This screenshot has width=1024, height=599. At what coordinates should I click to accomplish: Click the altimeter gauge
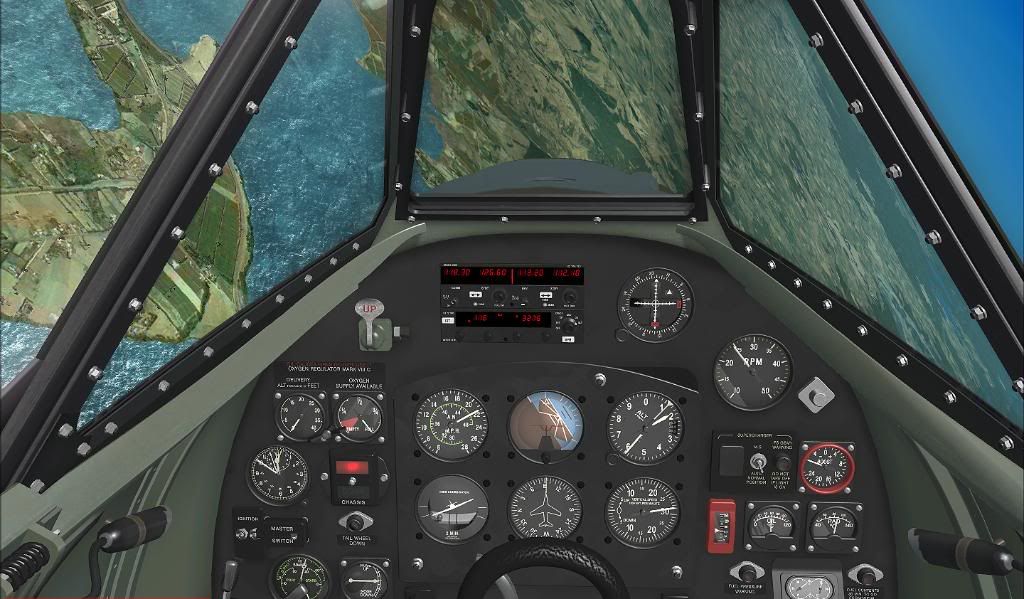645,426
